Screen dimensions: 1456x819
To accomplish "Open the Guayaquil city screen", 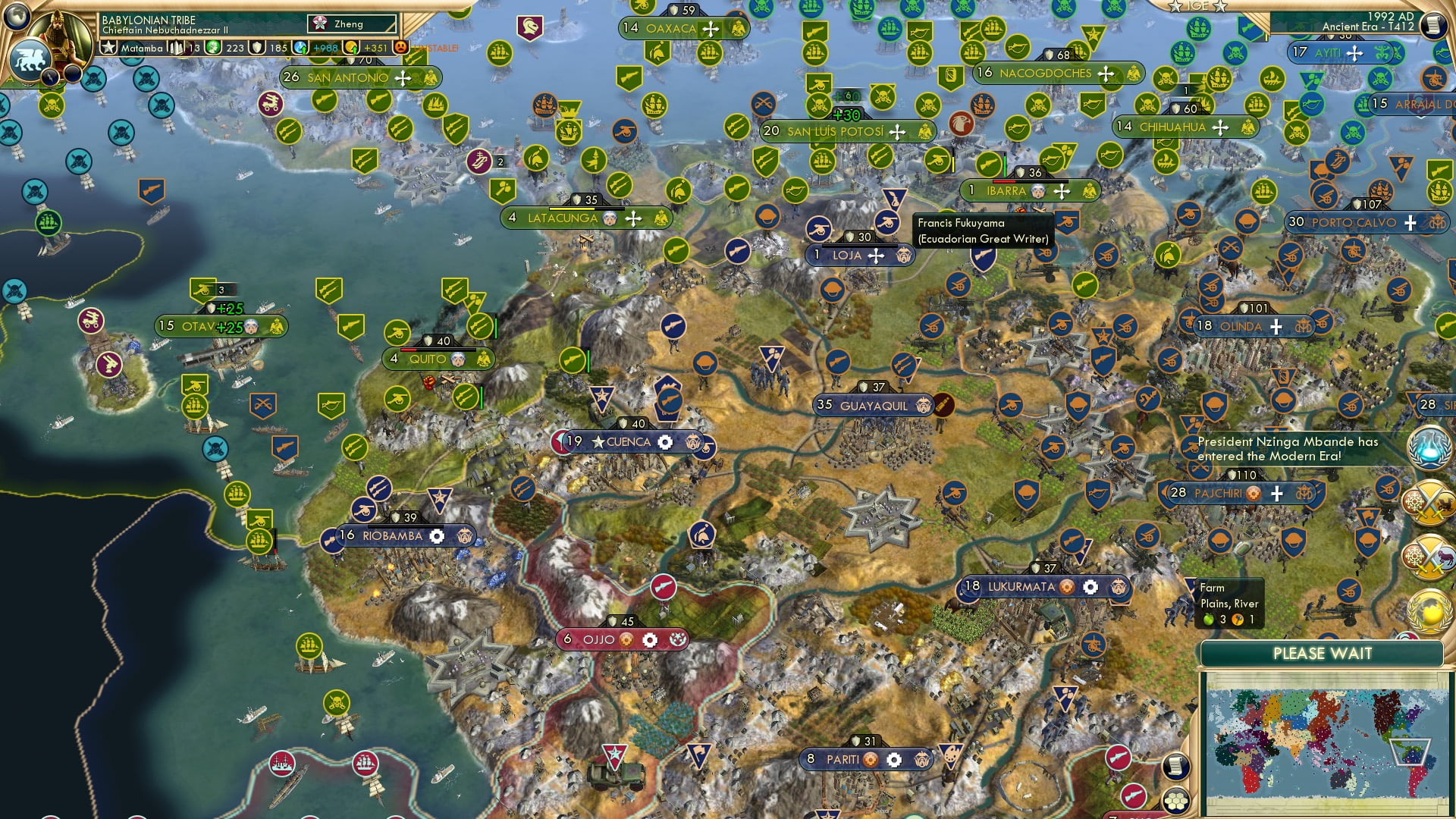I will coord(872,406).
